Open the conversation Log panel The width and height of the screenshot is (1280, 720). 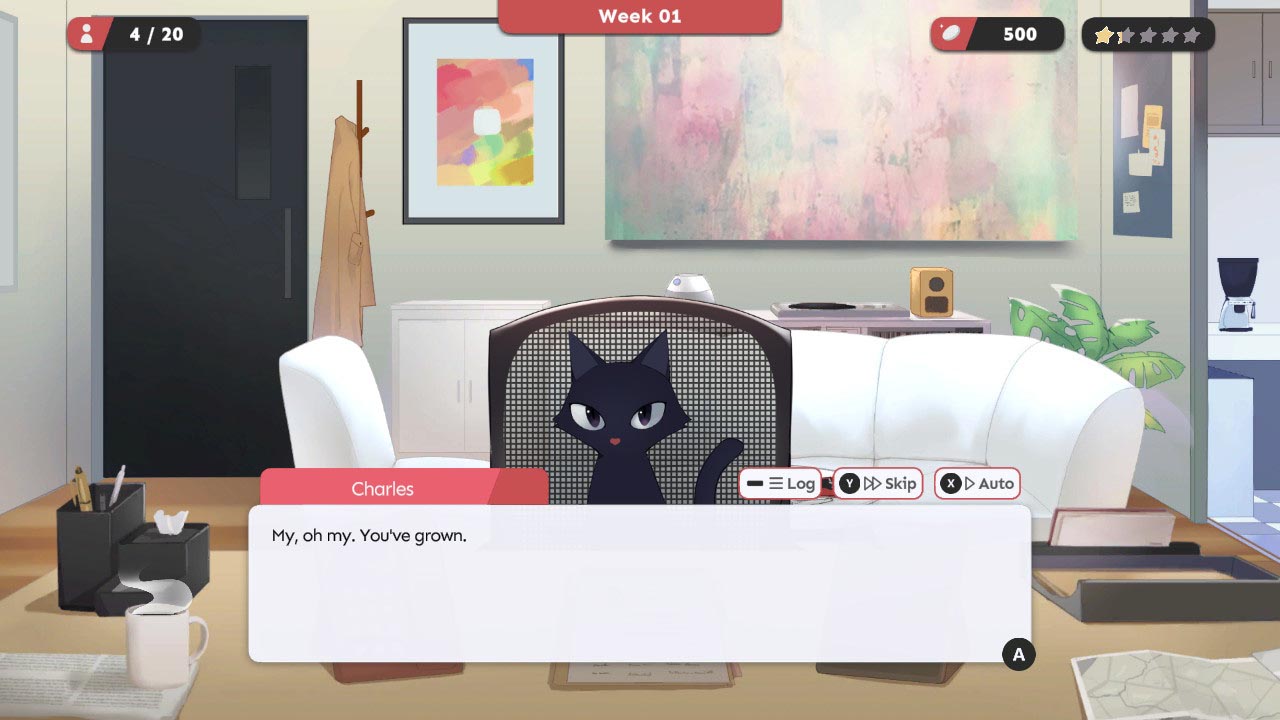pos(795,483)
